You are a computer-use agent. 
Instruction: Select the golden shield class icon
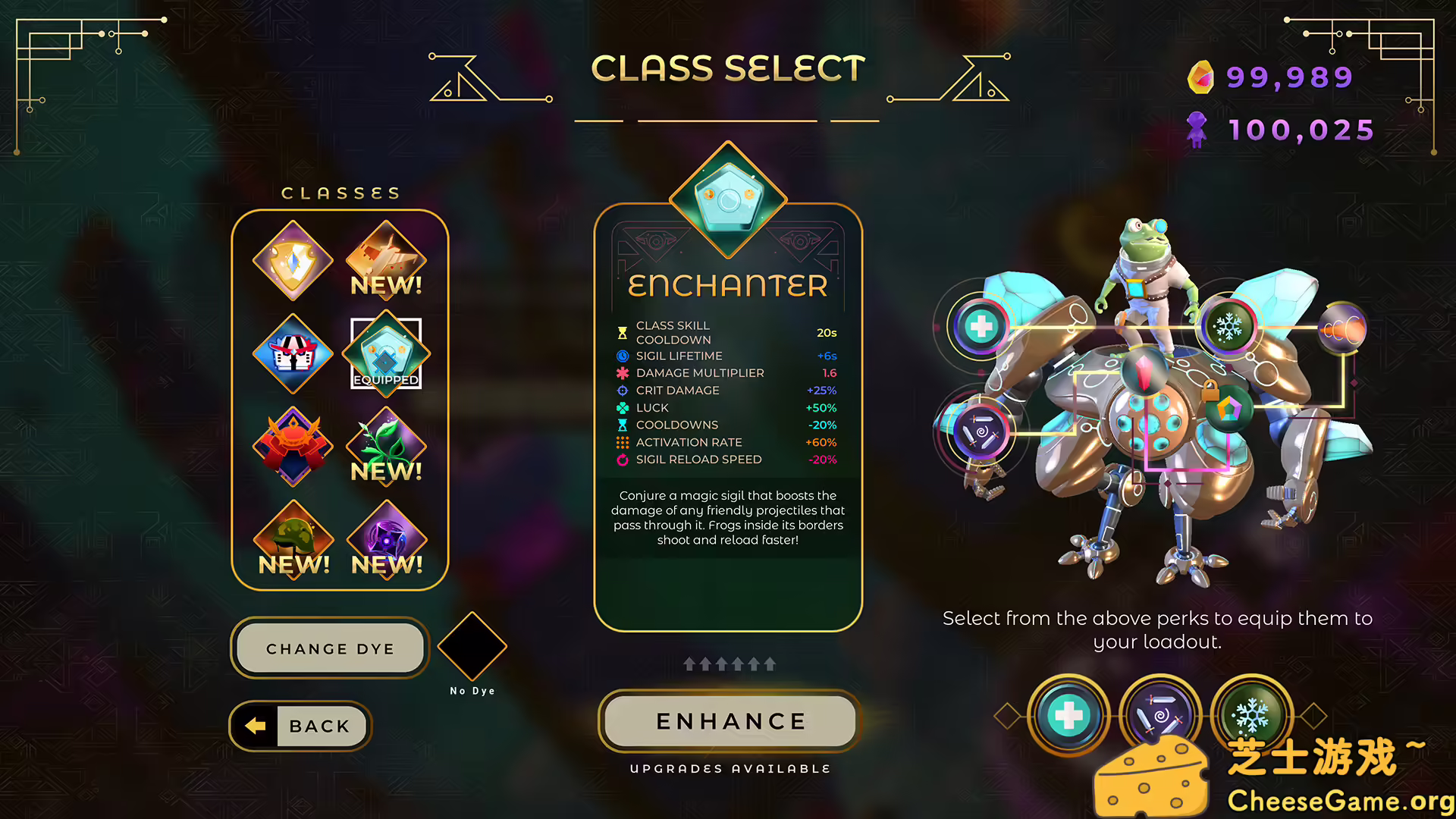point(293,261)
